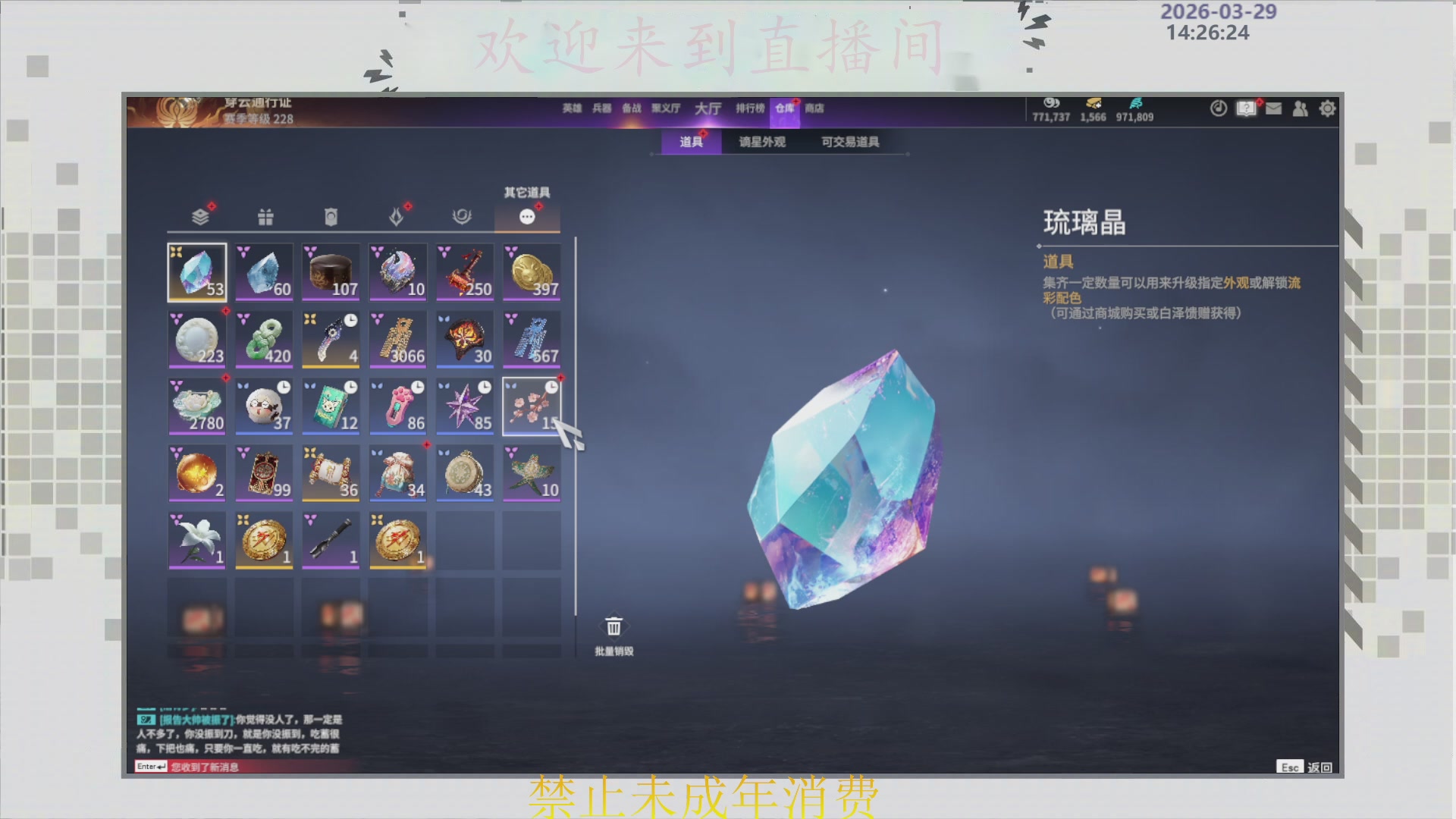Open the mail envelope icon
1456x819 pixels.
pyautogui.click(x=1272, y=109)
